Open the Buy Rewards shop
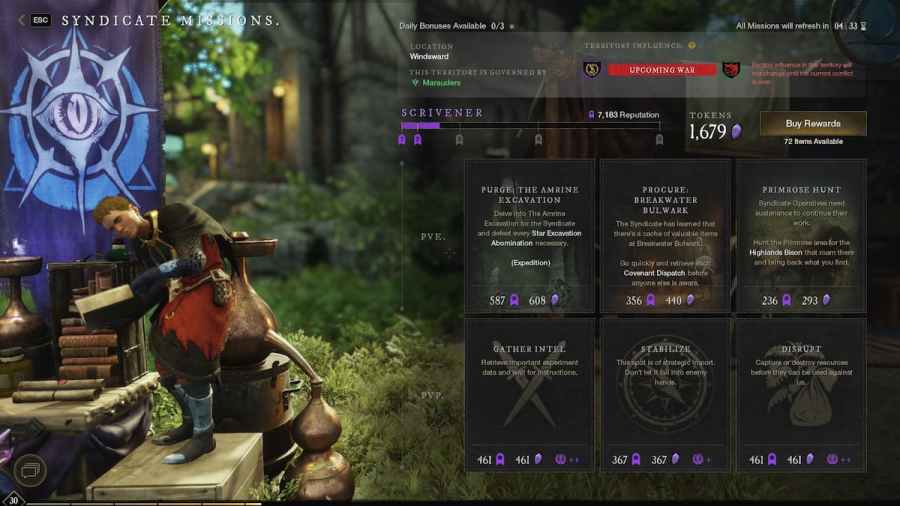Screen dimensions: 900x506 [x=812, y=123]
